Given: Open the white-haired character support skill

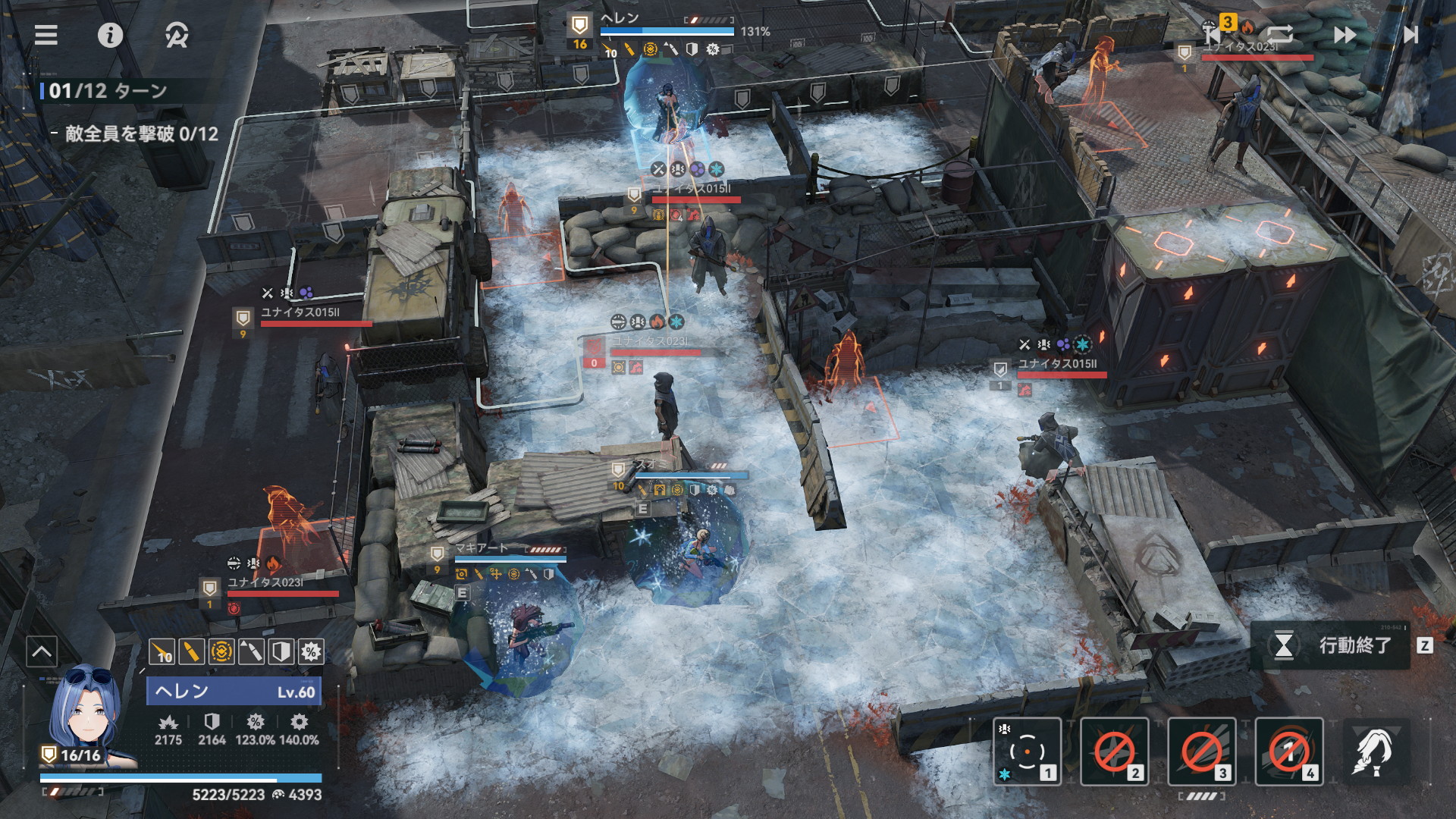Looking at the screenshot, I should (x=1376, y=752).
